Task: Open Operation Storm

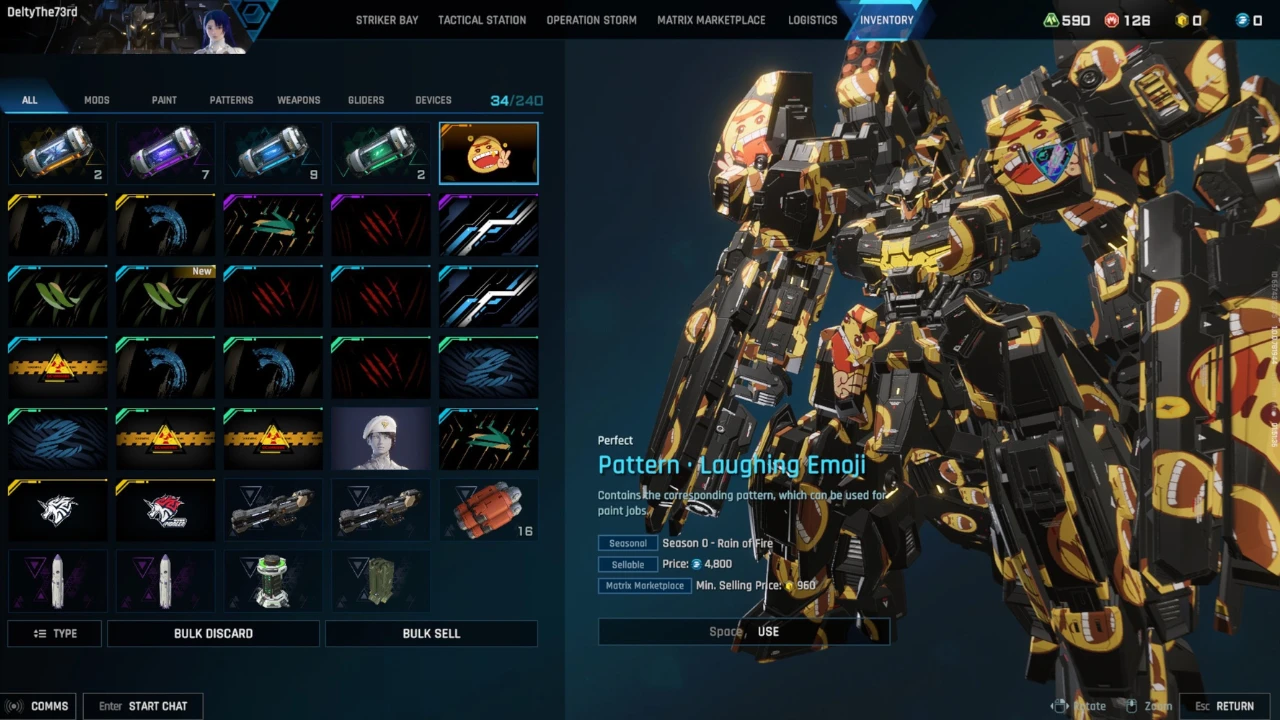Action: [x=591, y=20]
